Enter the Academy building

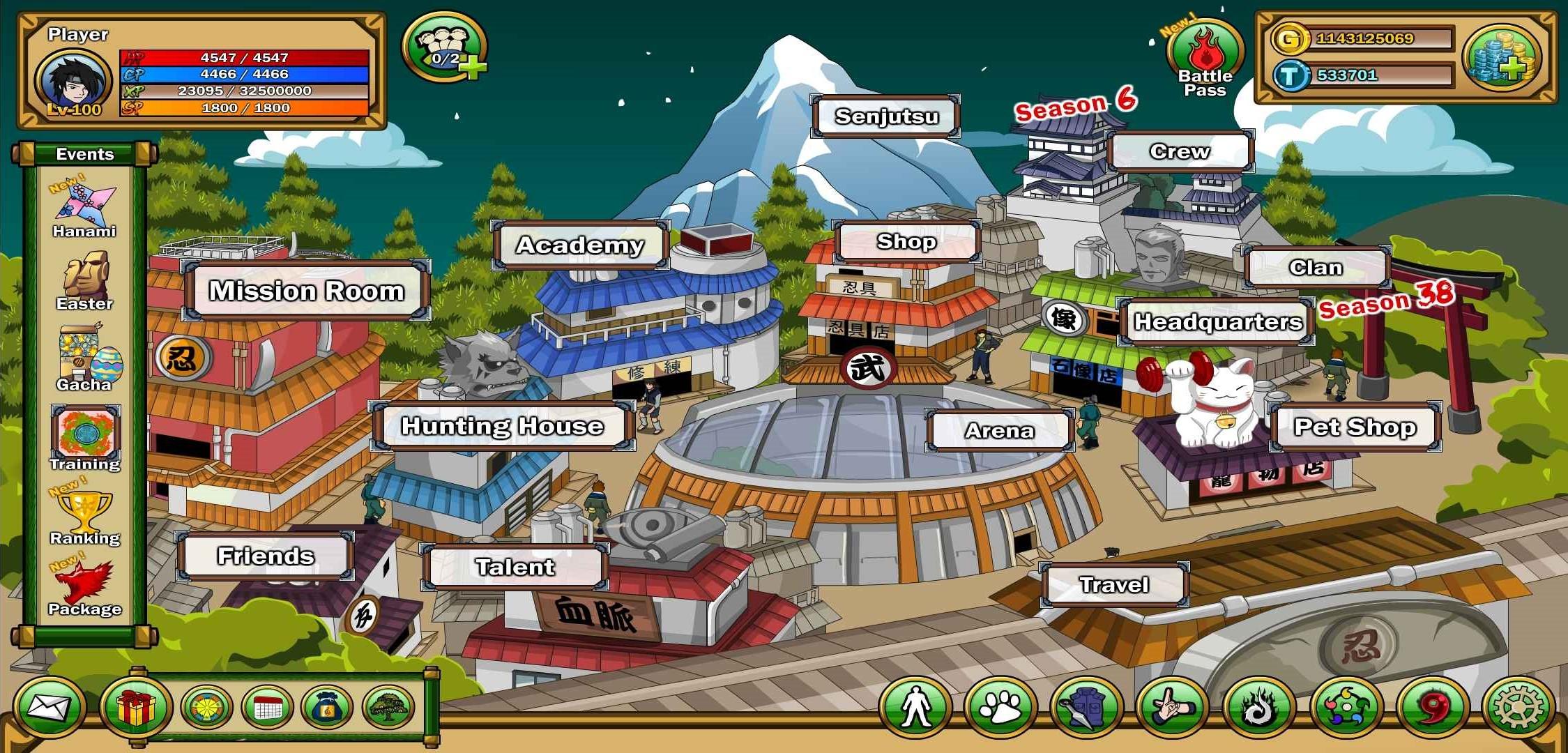click(x=580, y=245)
